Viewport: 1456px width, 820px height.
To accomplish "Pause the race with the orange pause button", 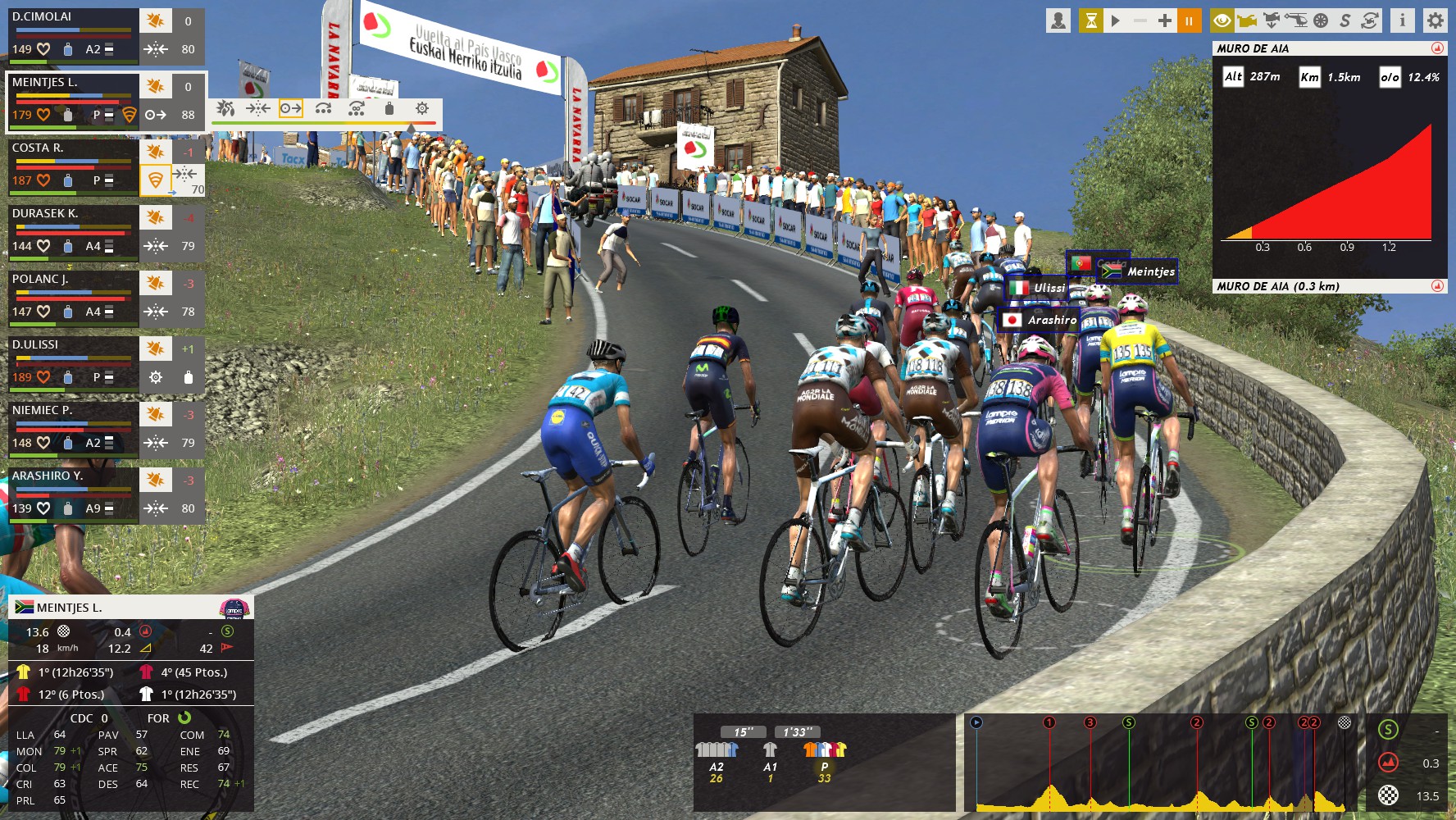I will point(1188,20).
